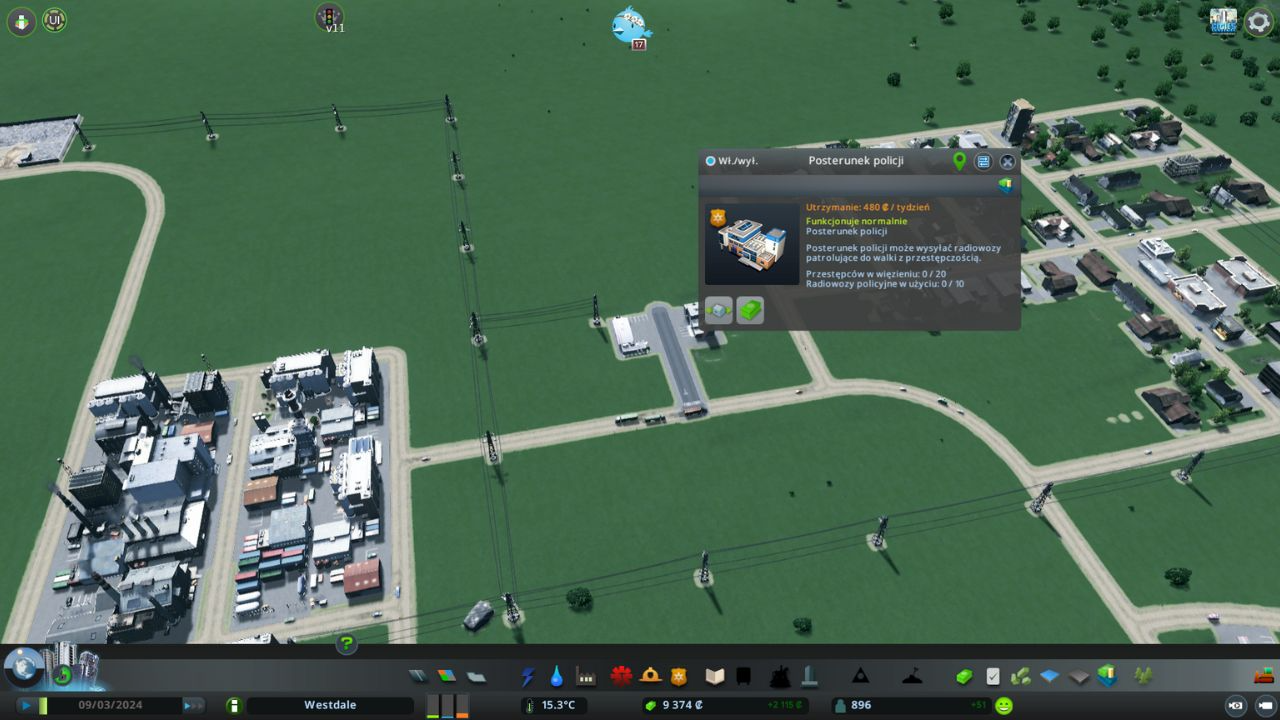The image size is (1280, 720).
Task: Open the Fire department helmet menu
Action: [x=651, y=677]
